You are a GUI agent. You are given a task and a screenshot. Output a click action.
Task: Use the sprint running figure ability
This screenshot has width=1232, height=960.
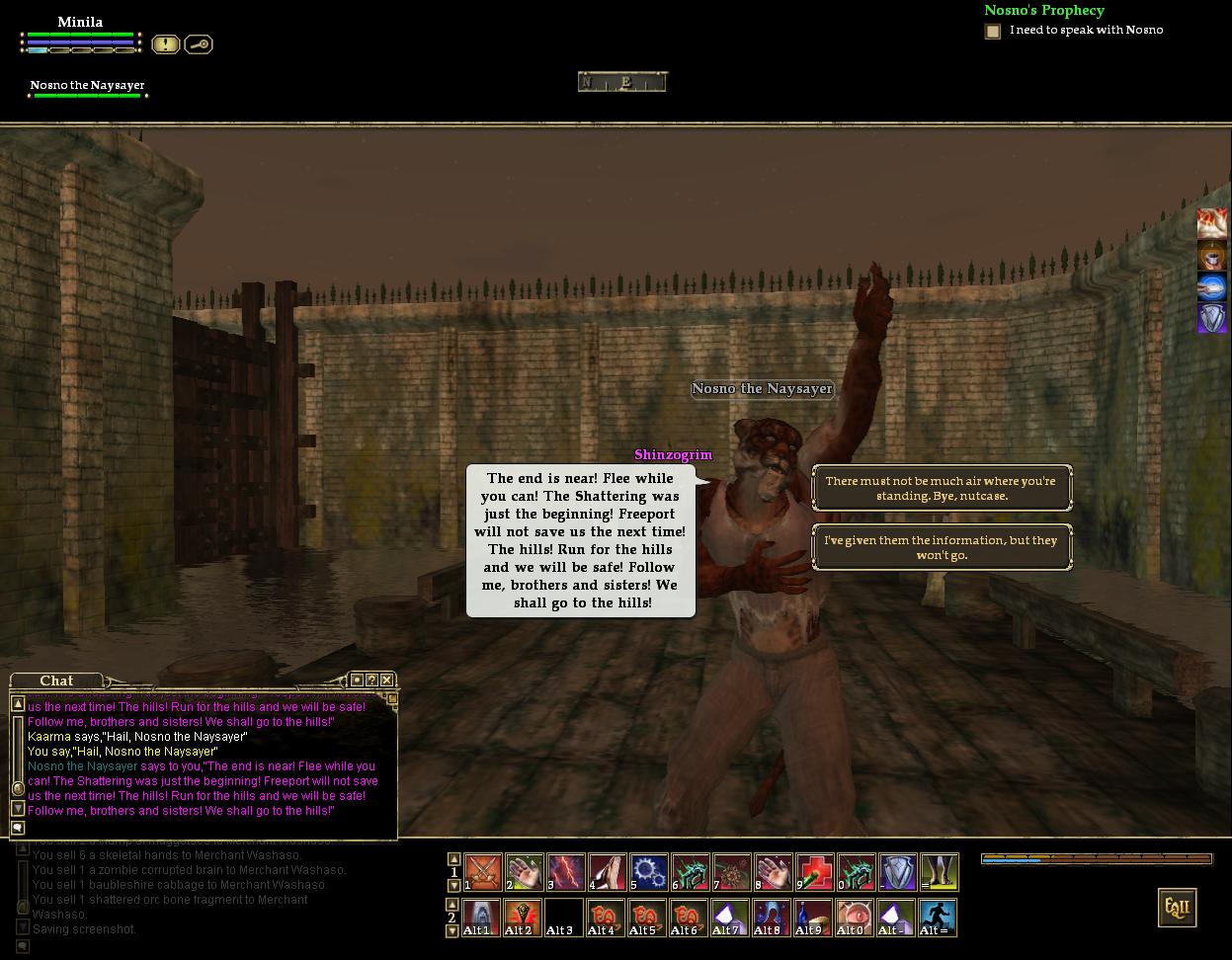pos(938,918)
